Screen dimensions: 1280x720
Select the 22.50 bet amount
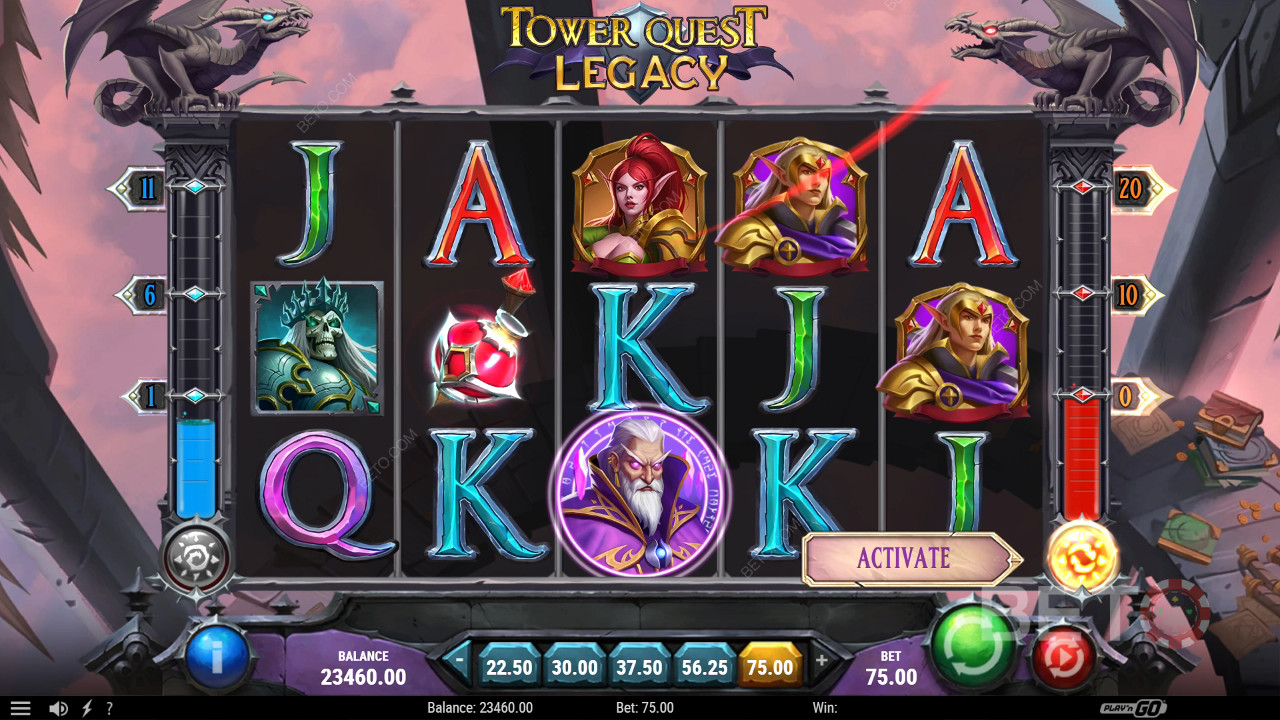tap(508, 667)
